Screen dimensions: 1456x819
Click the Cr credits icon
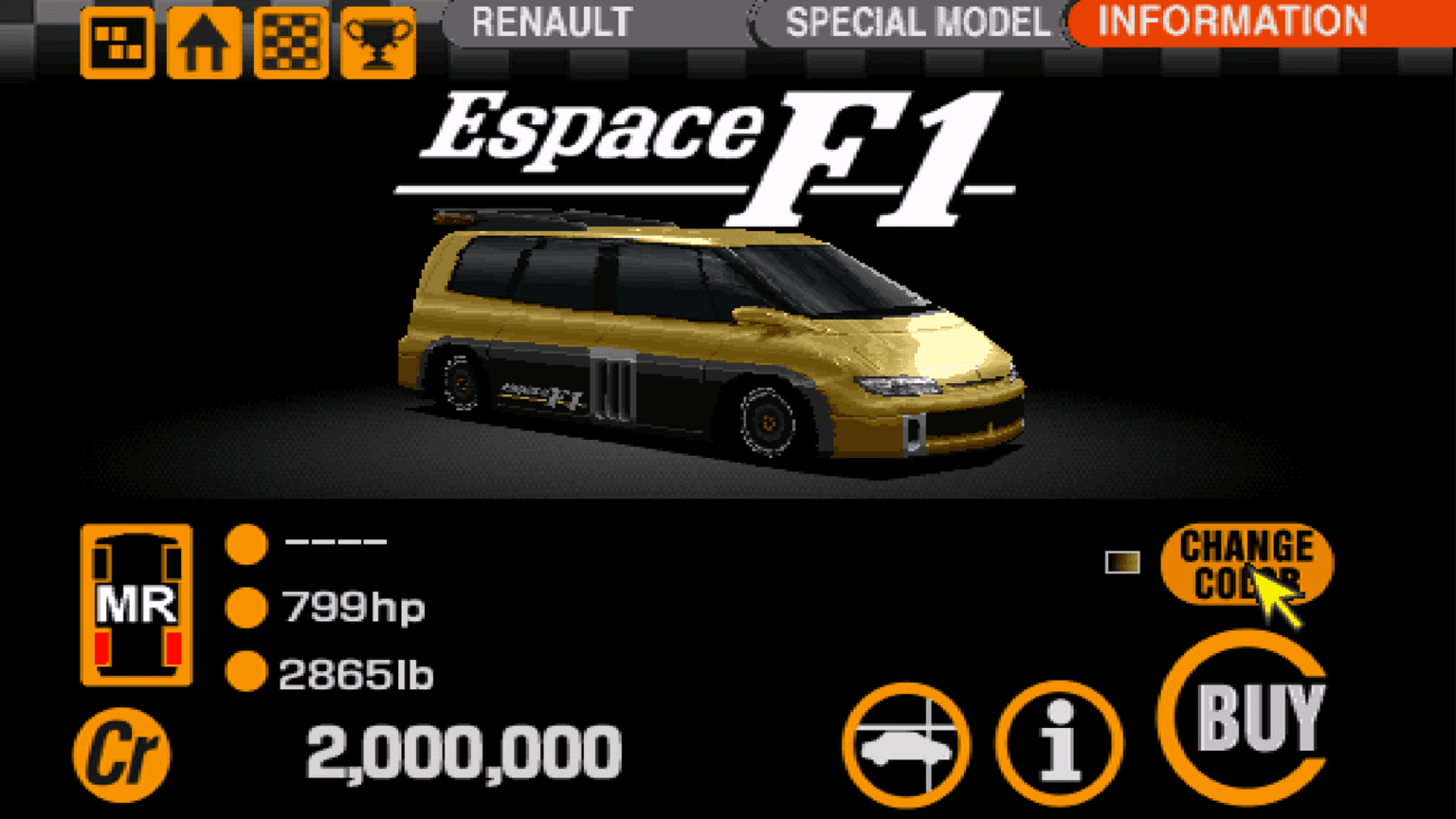coord(123,752)
